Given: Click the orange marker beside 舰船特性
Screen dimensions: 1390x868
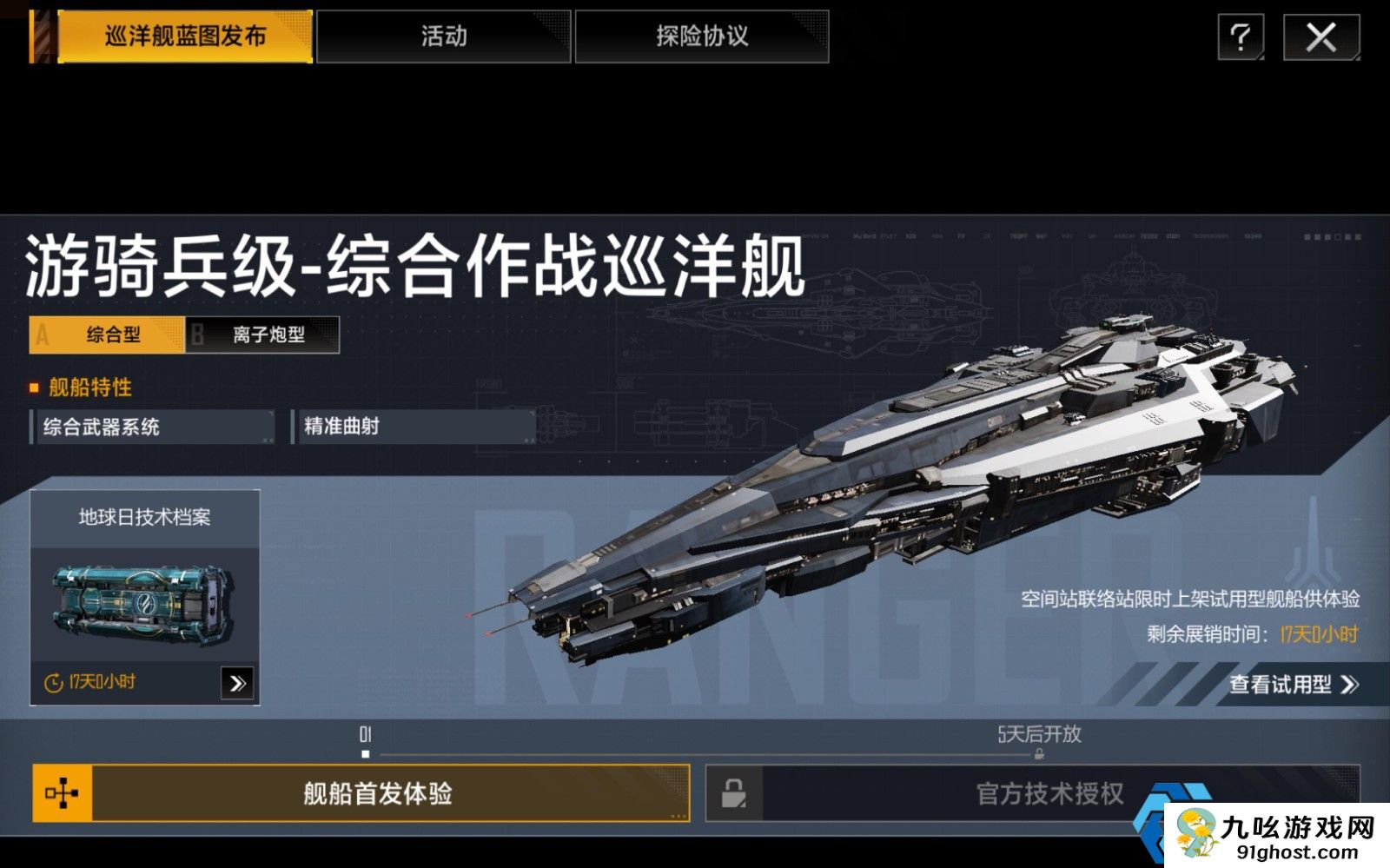Looking at the screenshot, I should [x=35, y=388].
